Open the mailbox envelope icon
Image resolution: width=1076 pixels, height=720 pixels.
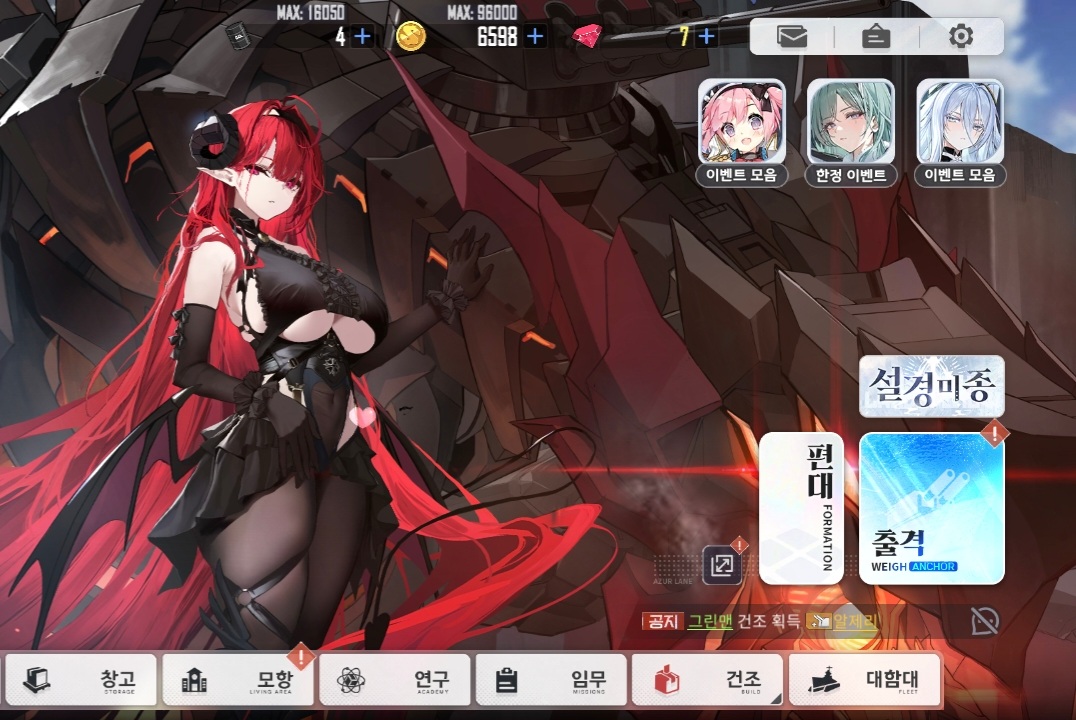click(x=792, y=37)
